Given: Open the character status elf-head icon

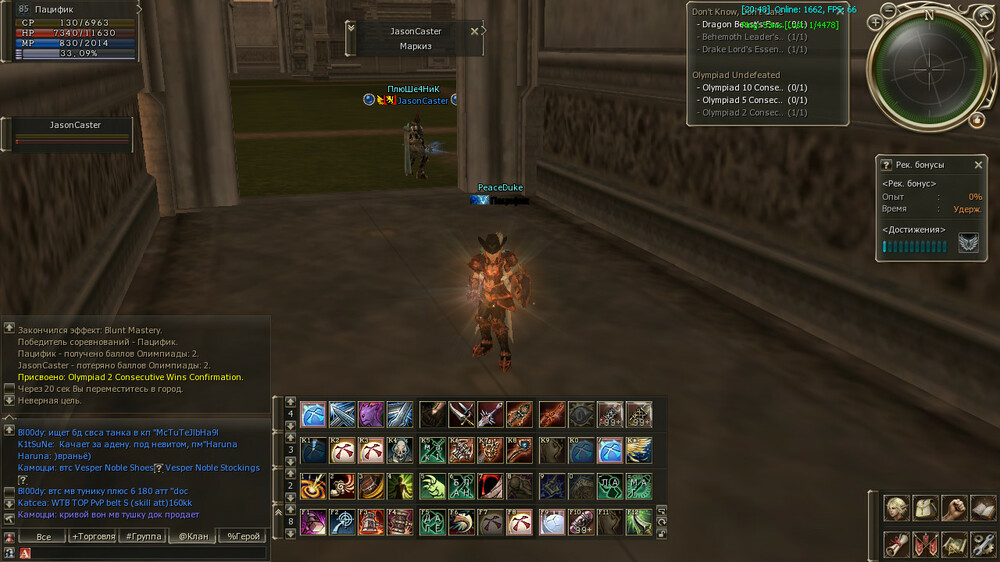Looking at the screenshot, I should pyautogui.click(x=896, y=509).
